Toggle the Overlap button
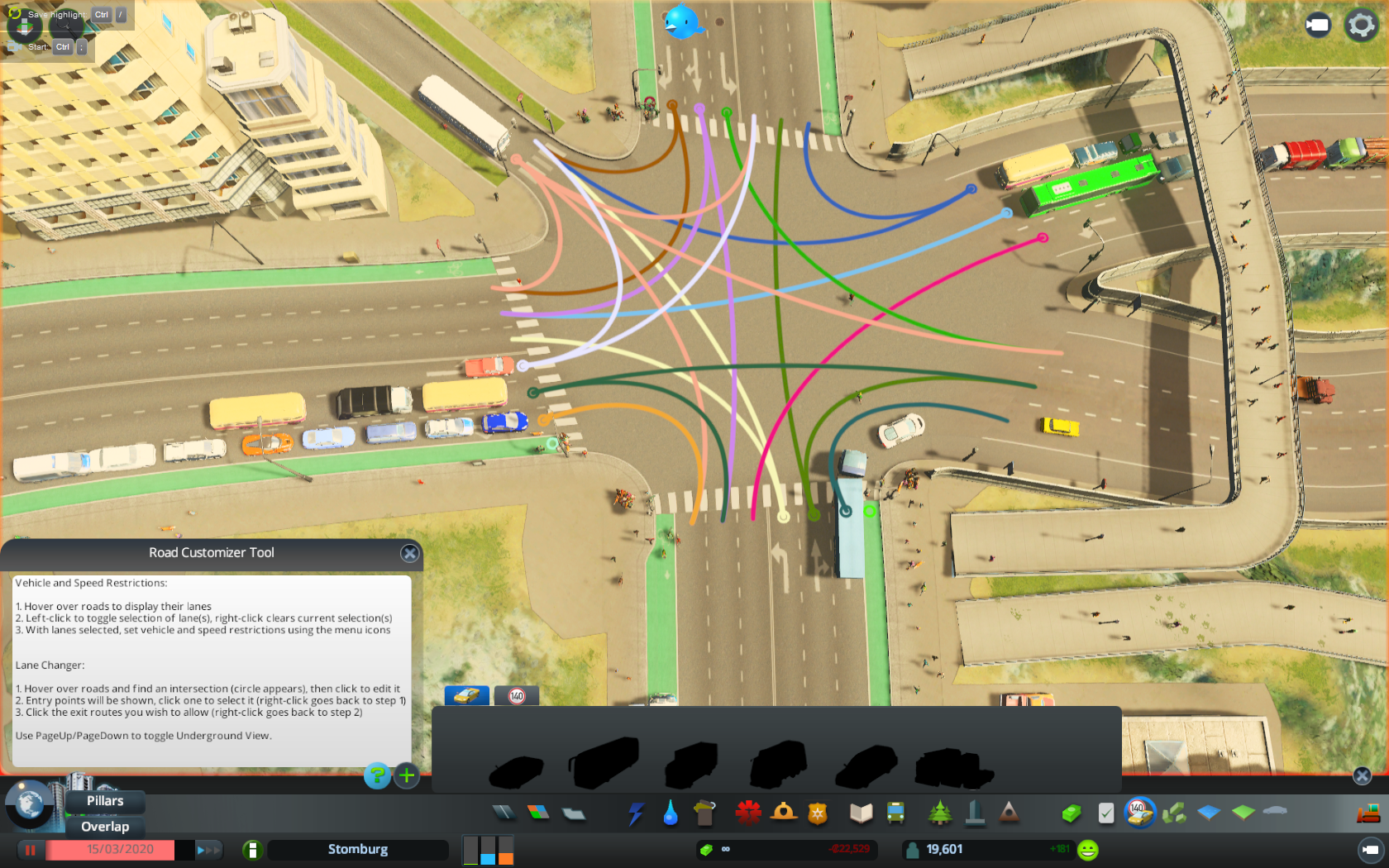 [x=105, y=826]
